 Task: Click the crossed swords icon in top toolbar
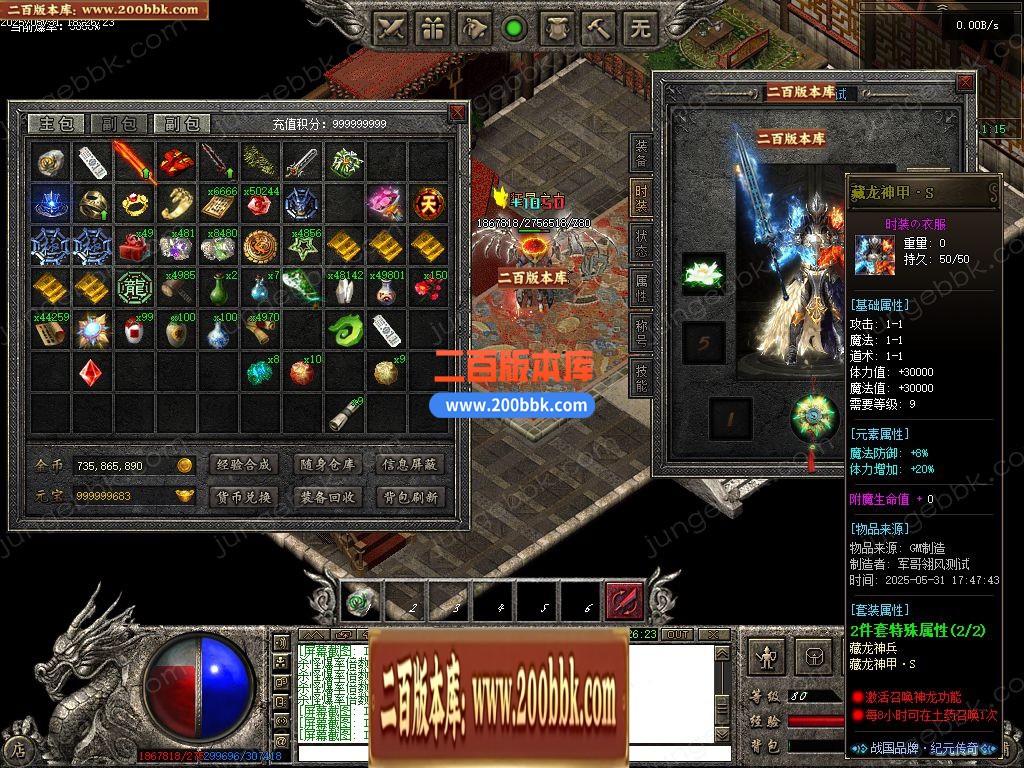click(391, 29)
